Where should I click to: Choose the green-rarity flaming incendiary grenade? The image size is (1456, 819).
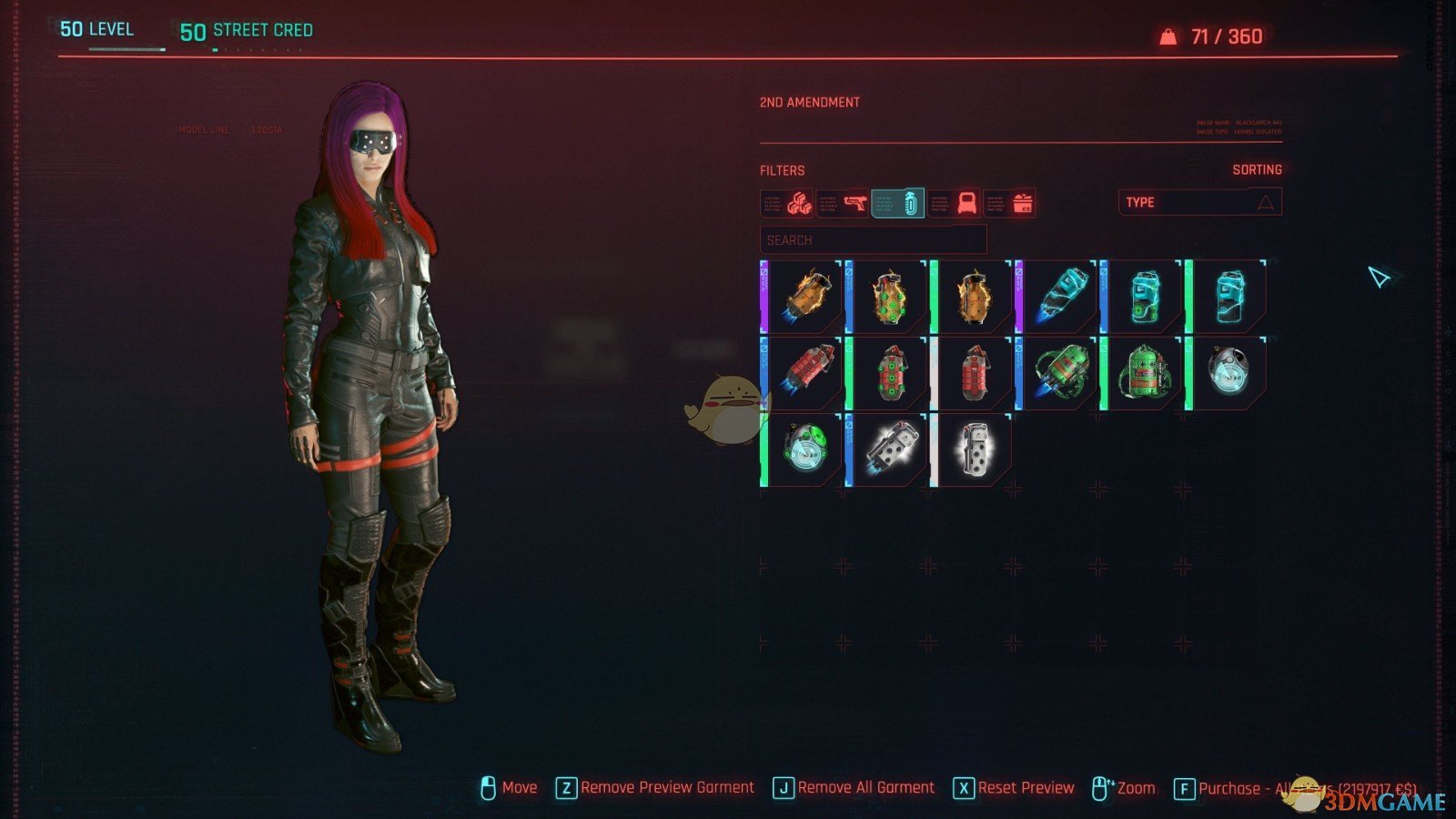coord(973,297)
